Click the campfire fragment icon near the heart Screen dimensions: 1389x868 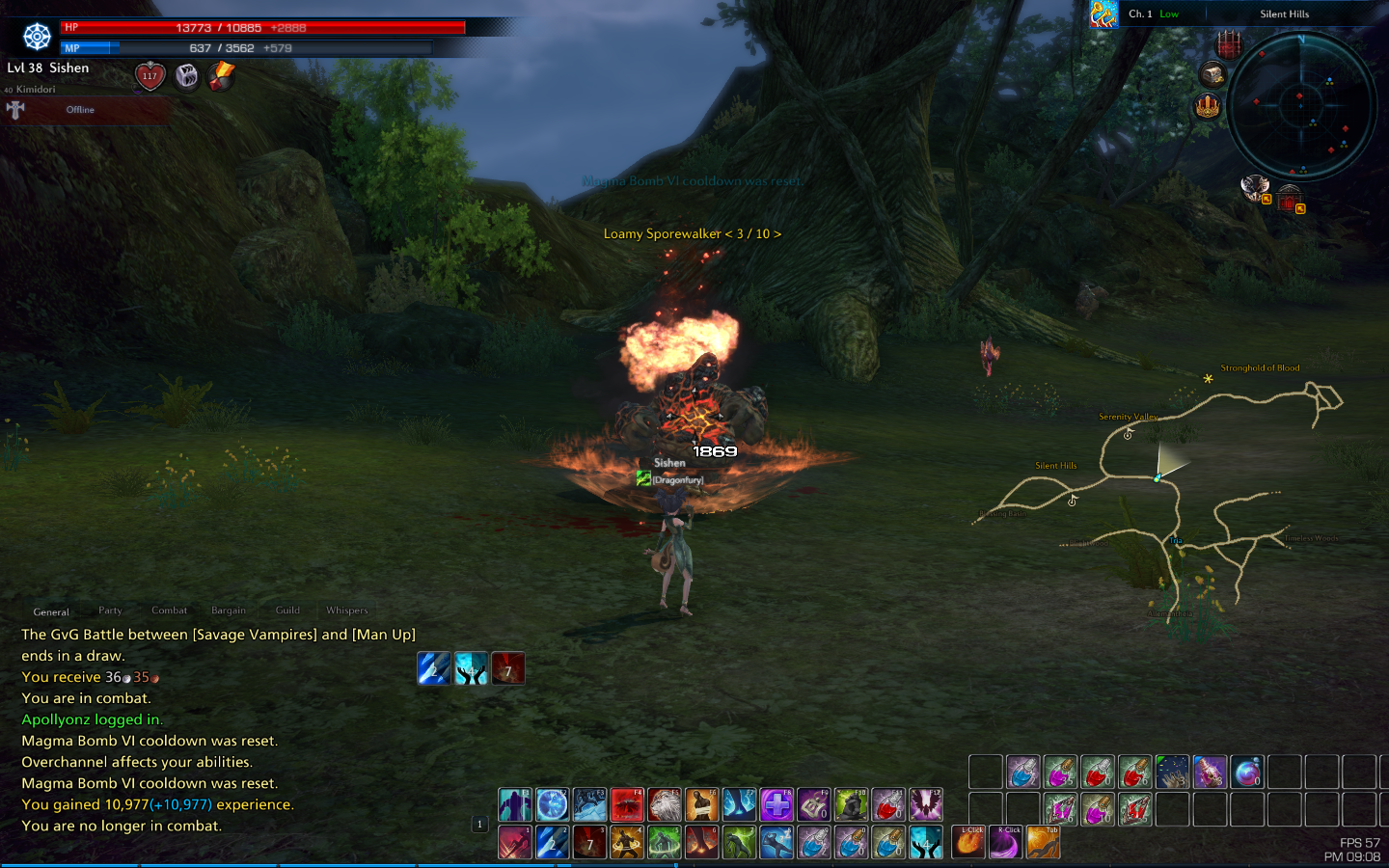click(219, 76)
